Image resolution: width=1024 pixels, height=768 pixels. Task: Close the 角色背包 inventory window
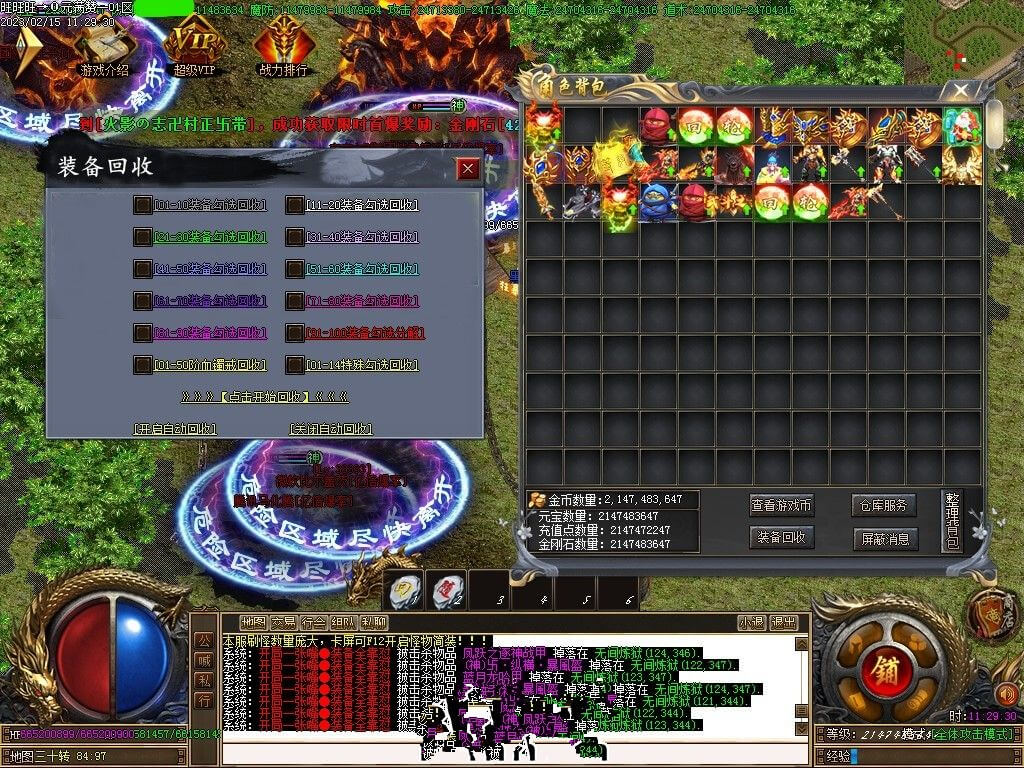click(x=962, y=90)
